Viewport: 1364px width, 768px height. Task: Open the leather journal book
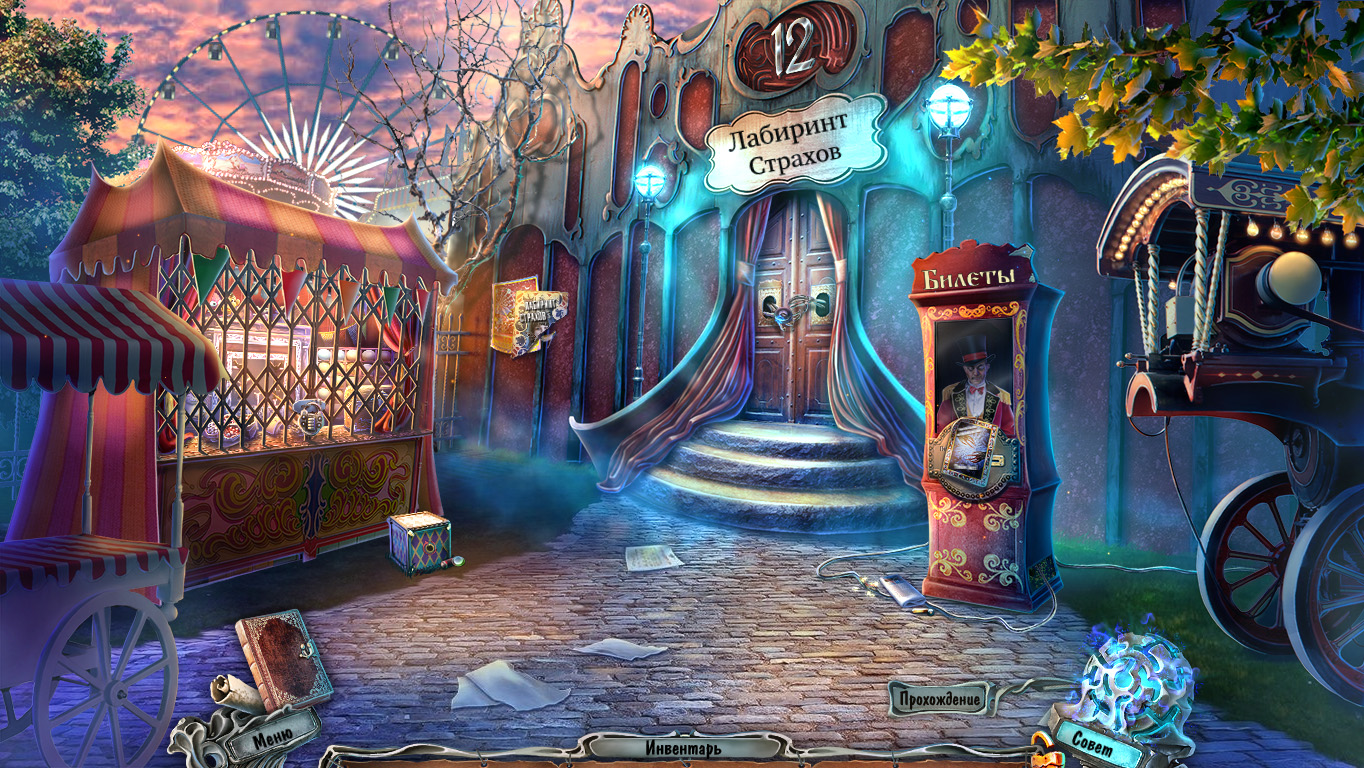point(284,659)
